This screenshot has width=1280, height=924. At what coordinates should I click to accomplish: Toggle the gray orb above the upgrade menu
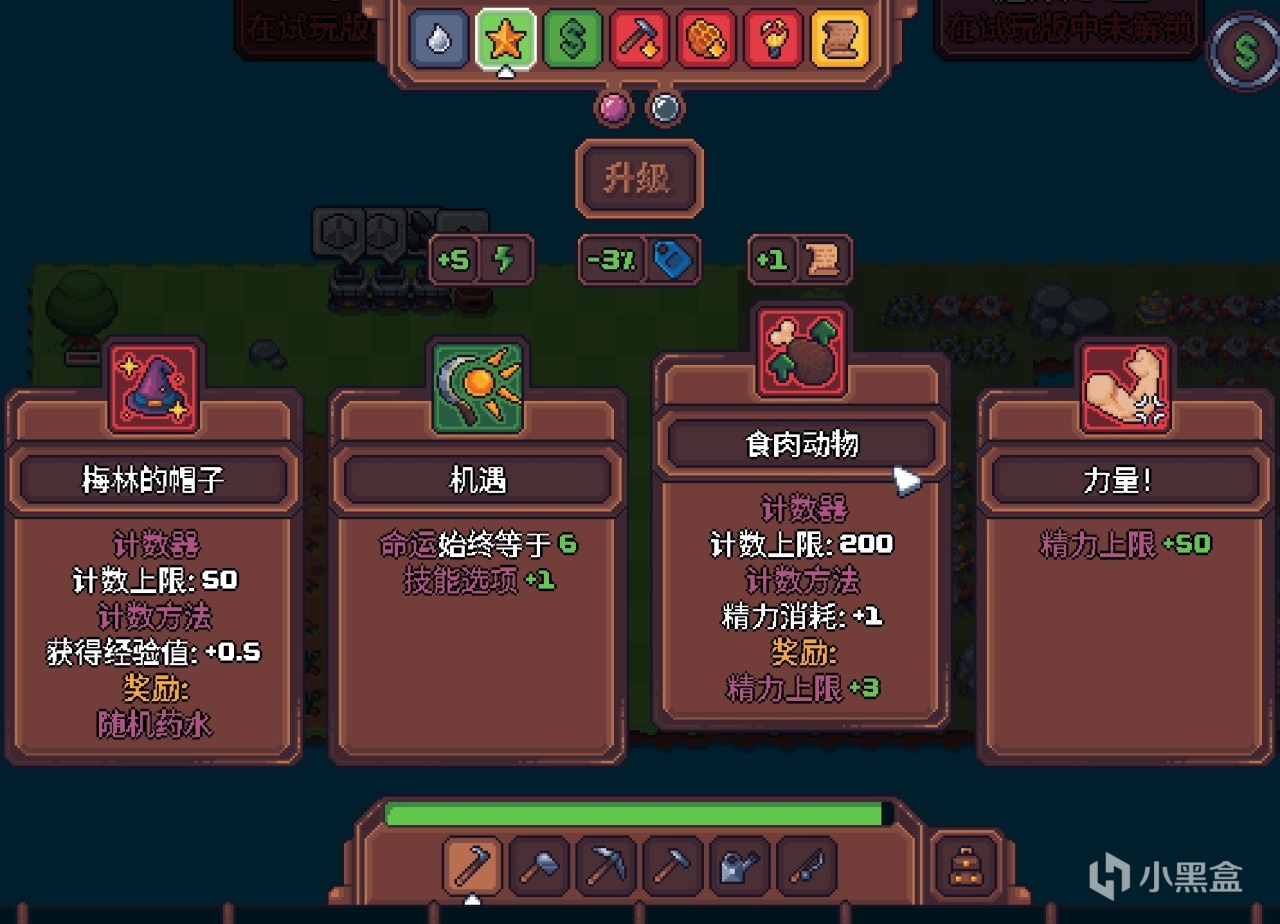pyautogui.click(x=663, y=107)
